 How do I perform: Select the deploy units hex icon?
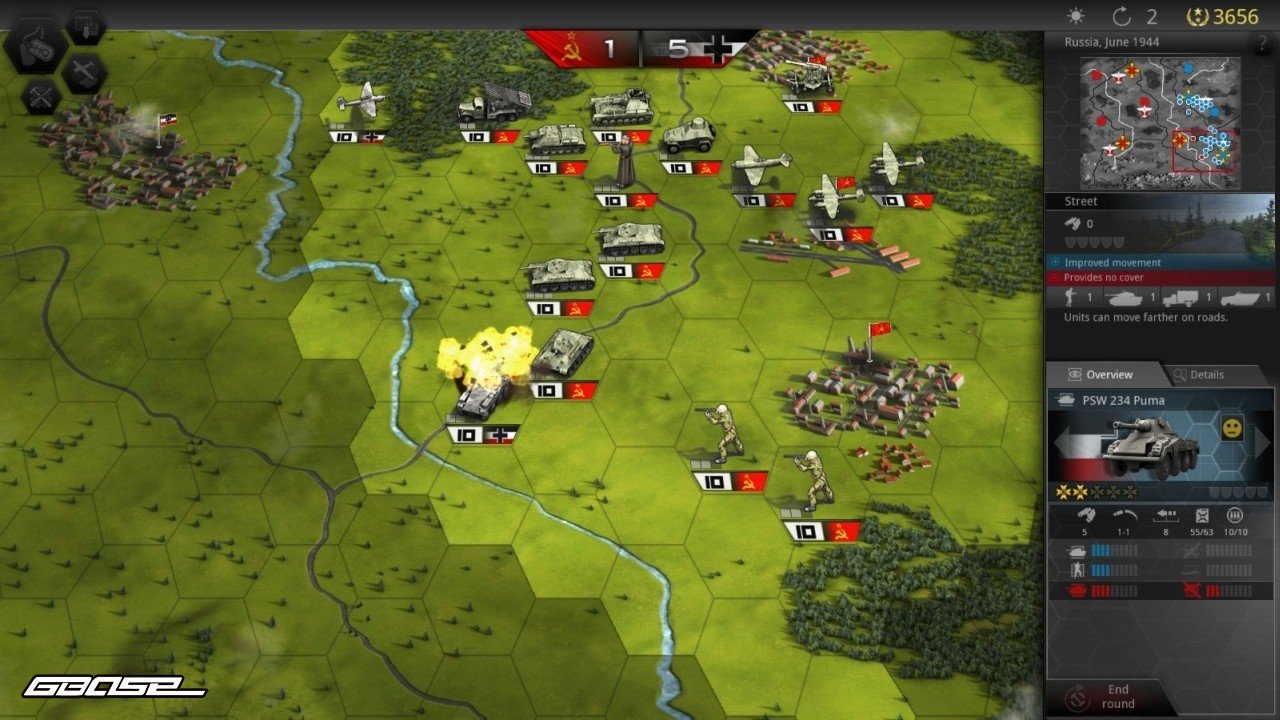click(x=85, y=27)
